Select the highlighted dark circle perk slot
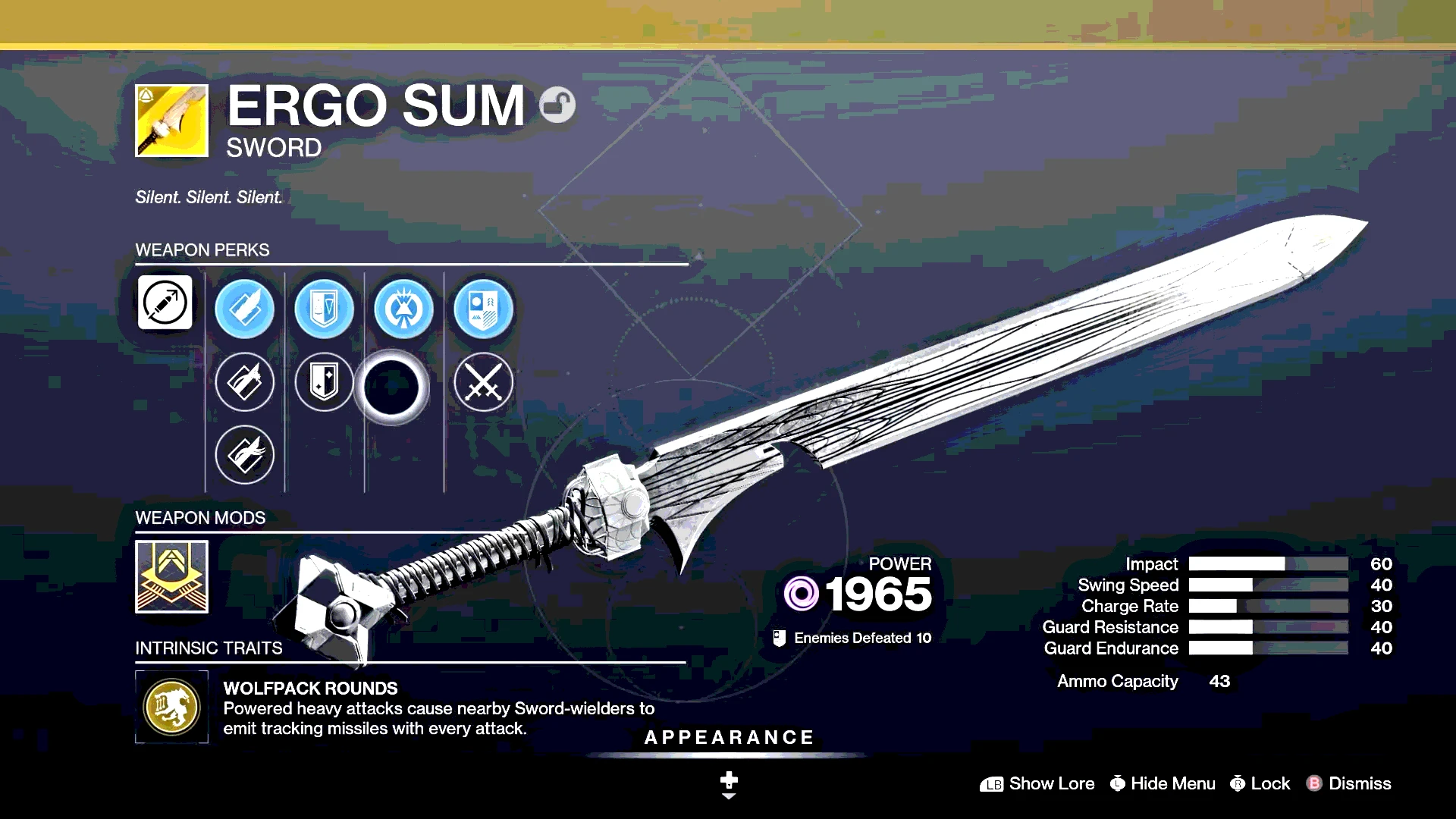The width and height of the screenshot is (1456, 819). 391,387
